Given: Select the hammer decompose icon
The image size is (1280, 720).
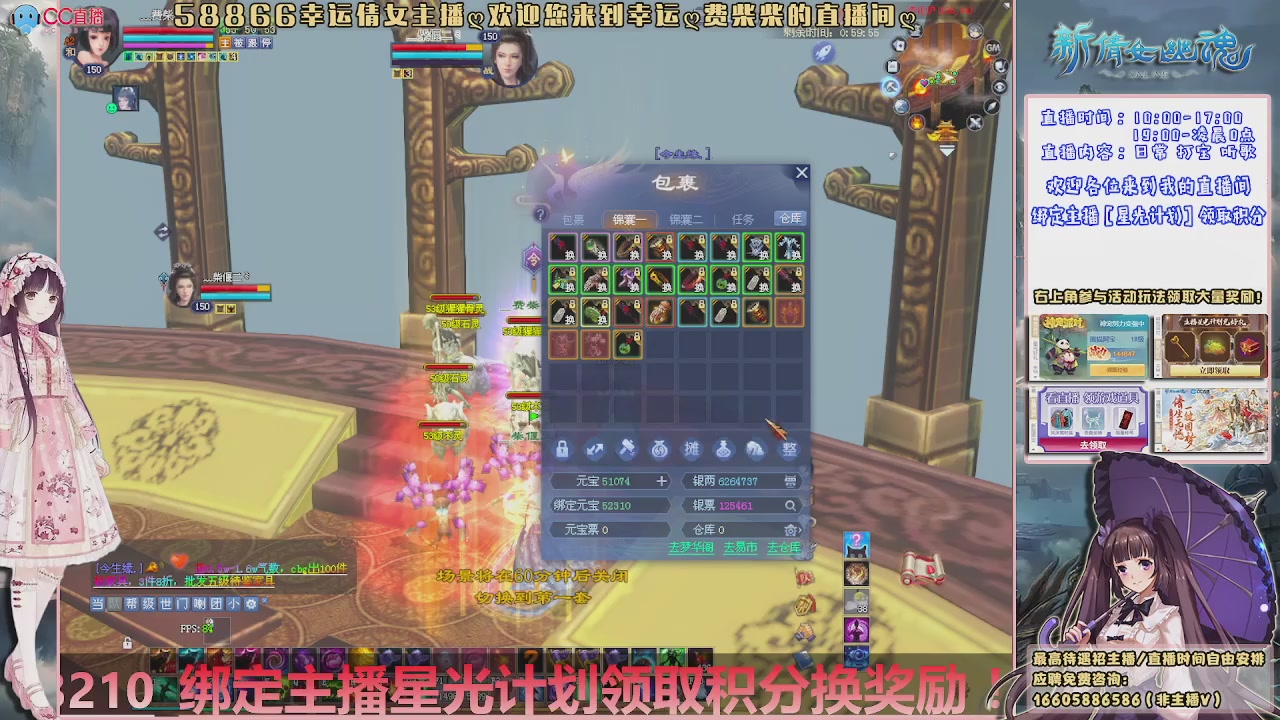Looking at the screenshot, I should pyautogui.click(x=627, y=450).
